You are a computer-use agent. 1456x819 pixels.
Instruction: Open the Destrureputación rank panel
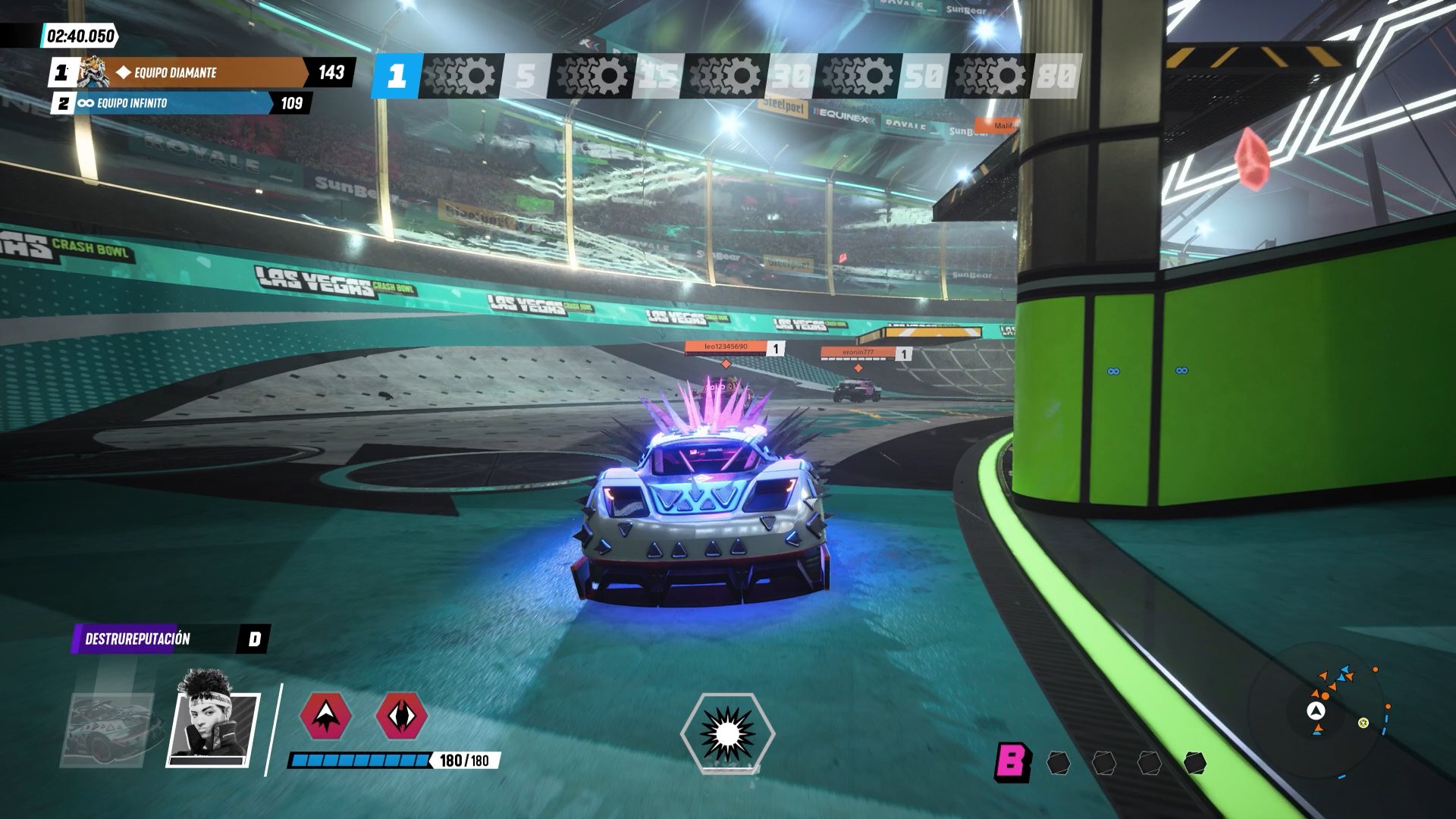pos(171,639)
